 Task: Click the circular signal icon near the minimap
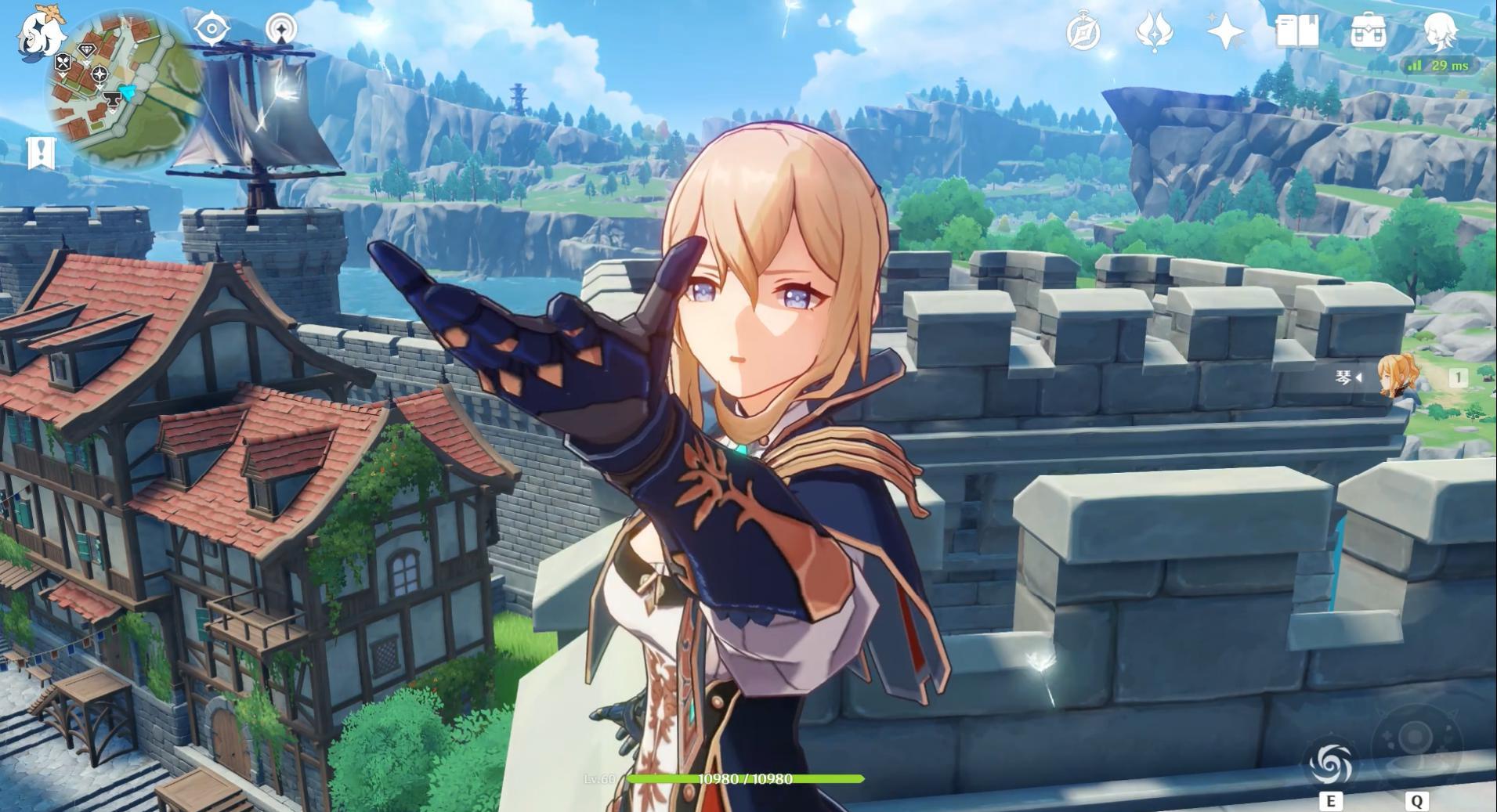point(281,30)
